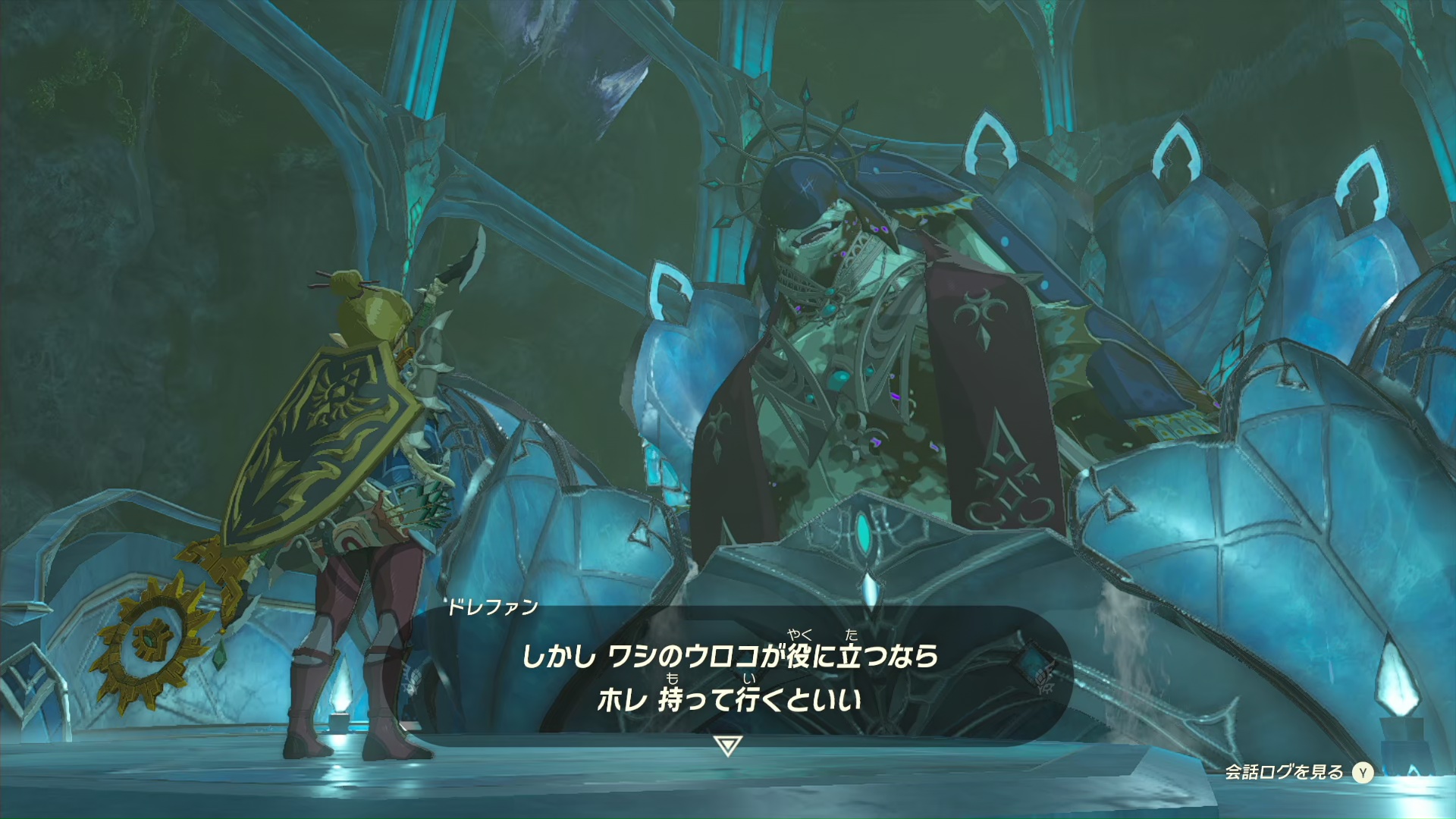Advance dialogue with the down arrow indicator

[x=728, y=745]
